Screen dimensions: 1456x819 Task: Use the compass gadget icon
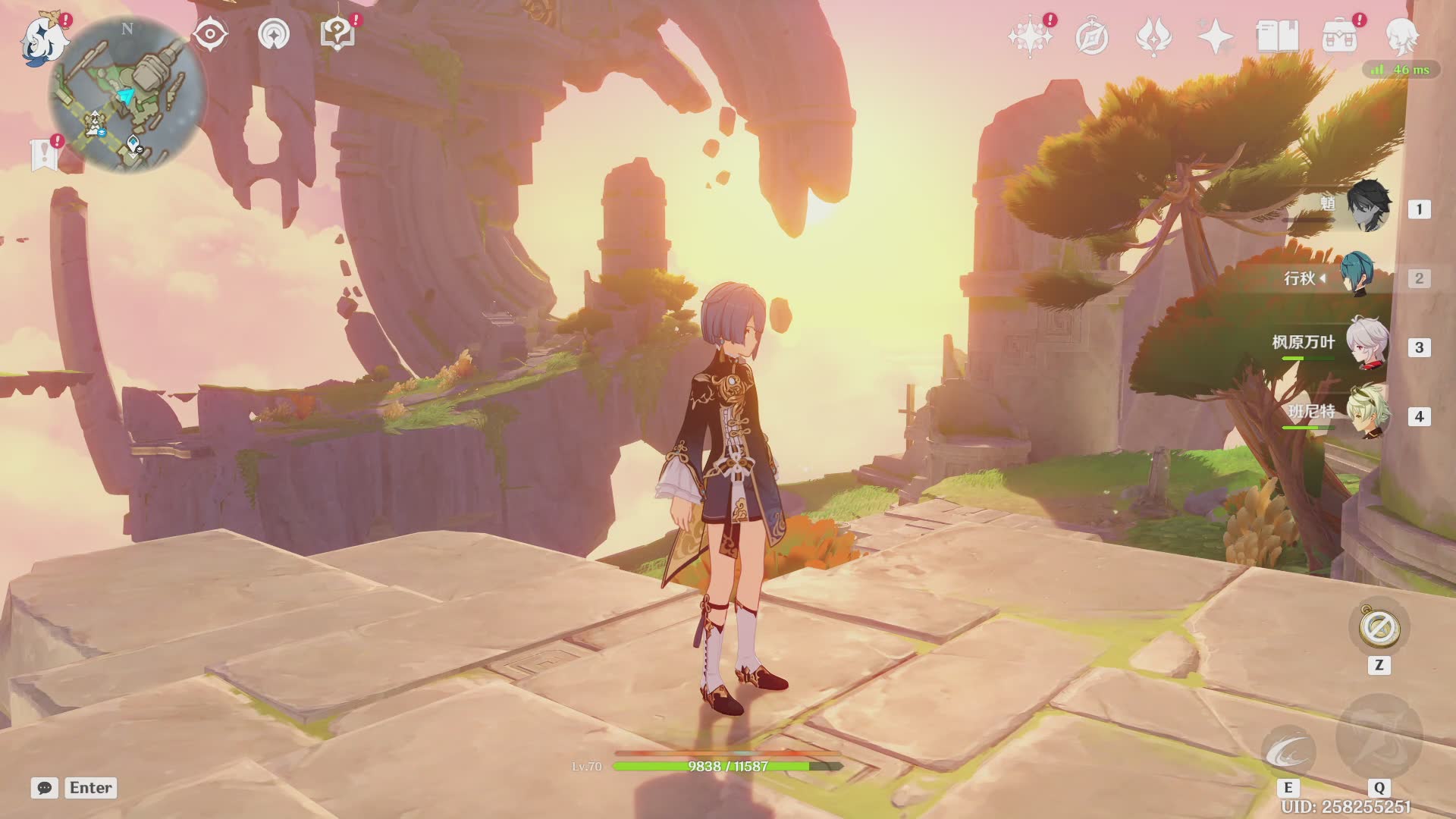(x=1379, y=628)
